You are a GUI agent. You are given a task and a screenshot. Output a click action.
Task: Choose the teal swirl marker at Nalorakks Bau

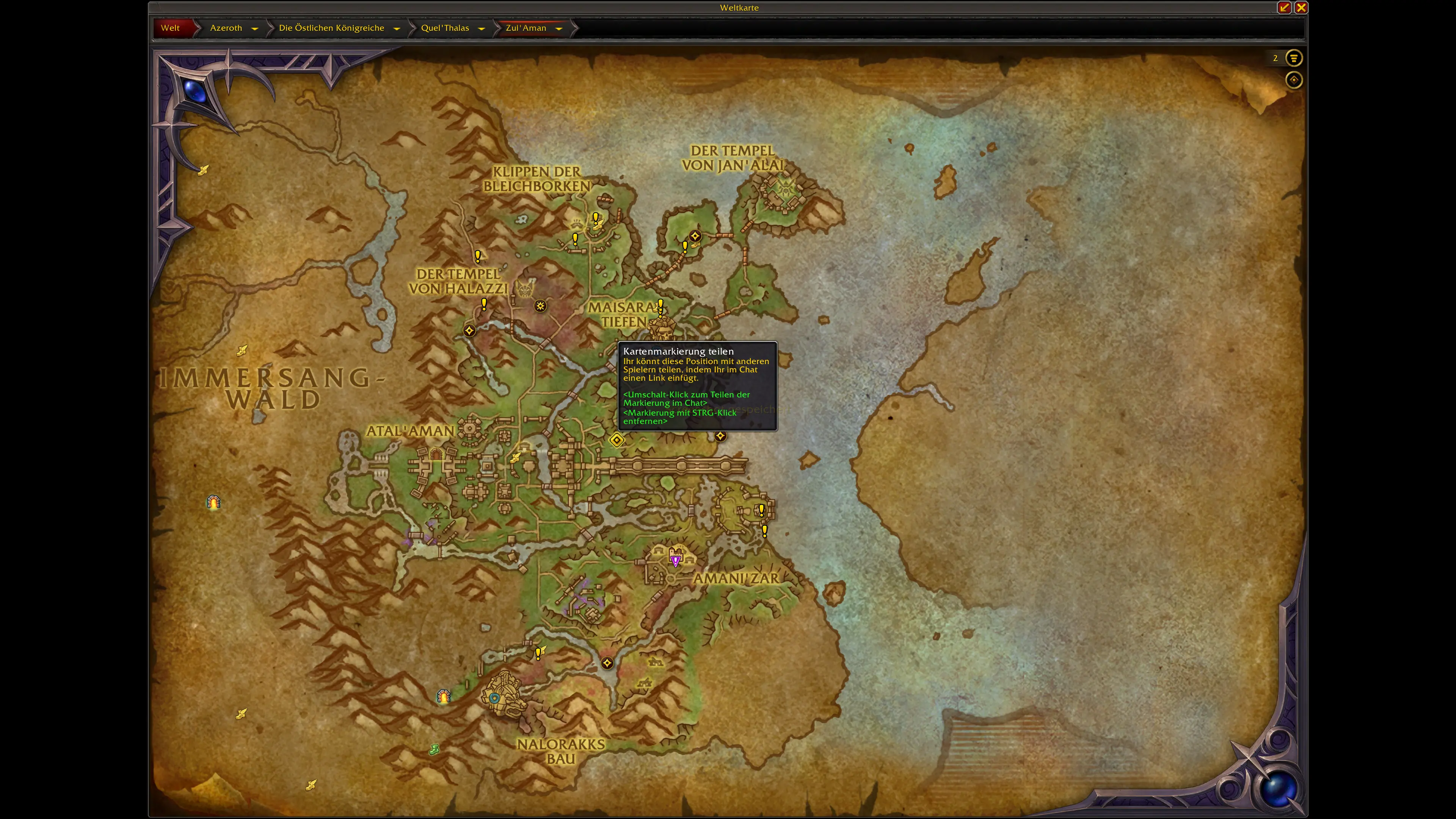[x=494, y=698]
